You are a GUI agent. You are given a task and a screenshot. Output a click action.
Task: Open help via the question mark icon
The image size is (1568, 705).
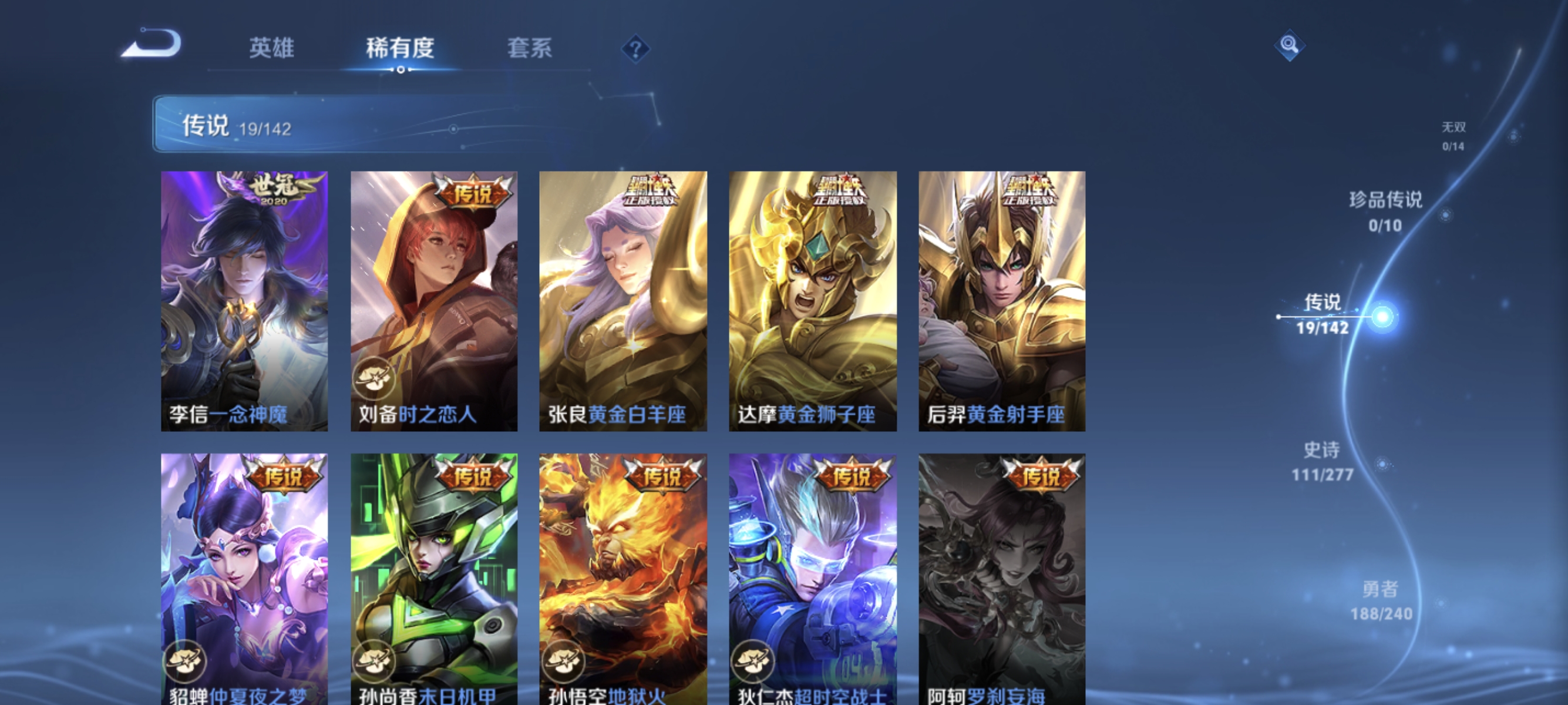pos(635,50)
